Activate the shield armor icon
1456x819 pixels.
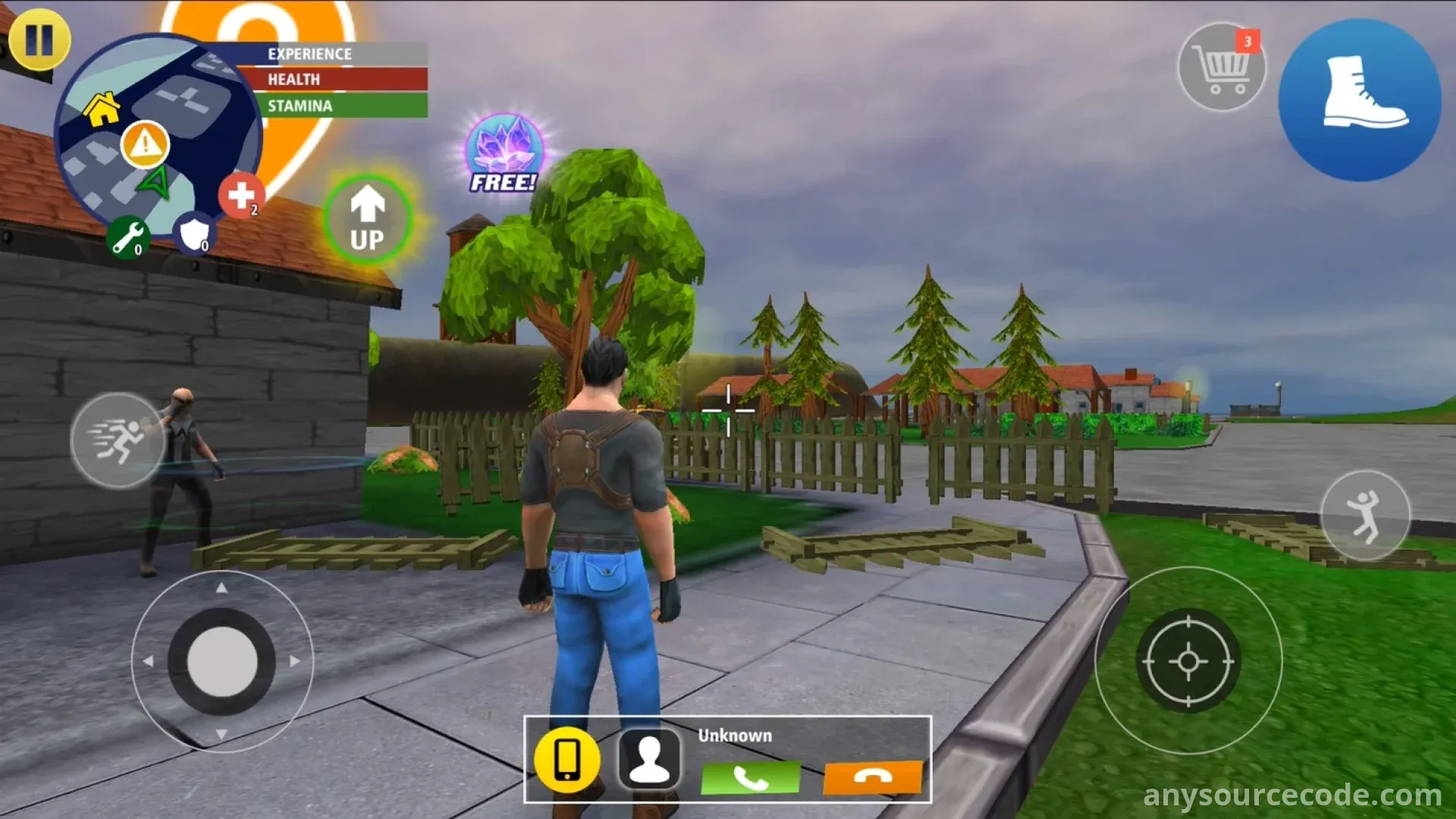point(194,233)
